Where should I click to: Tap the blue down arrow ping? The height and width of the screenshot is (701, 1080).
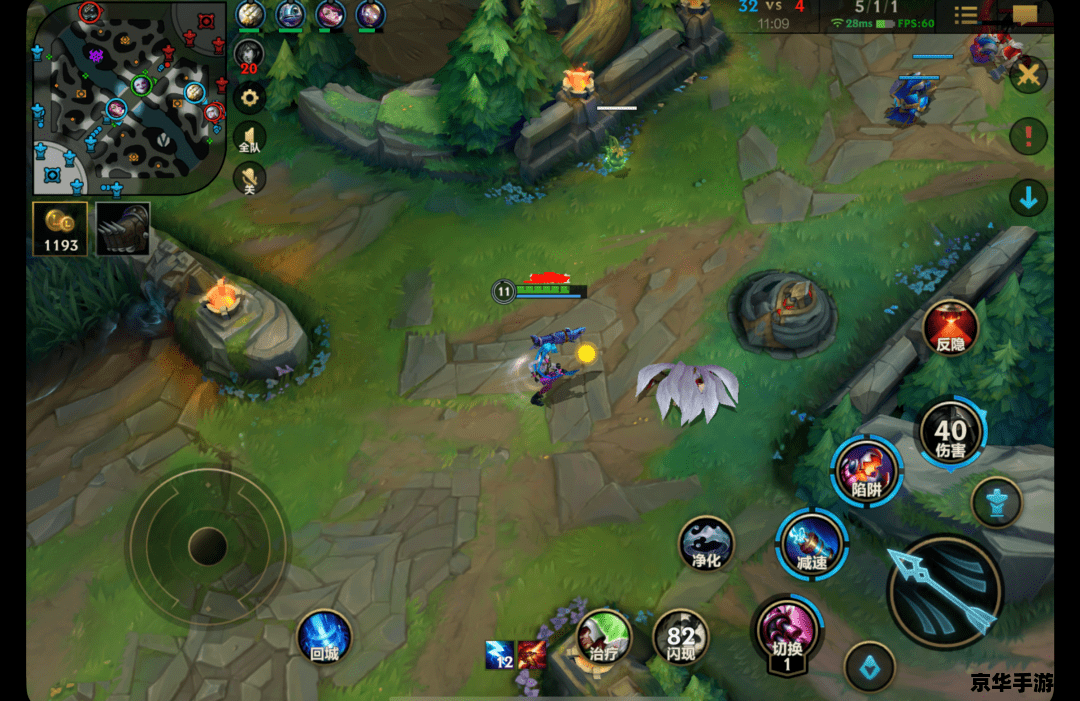click(1028, 198)
